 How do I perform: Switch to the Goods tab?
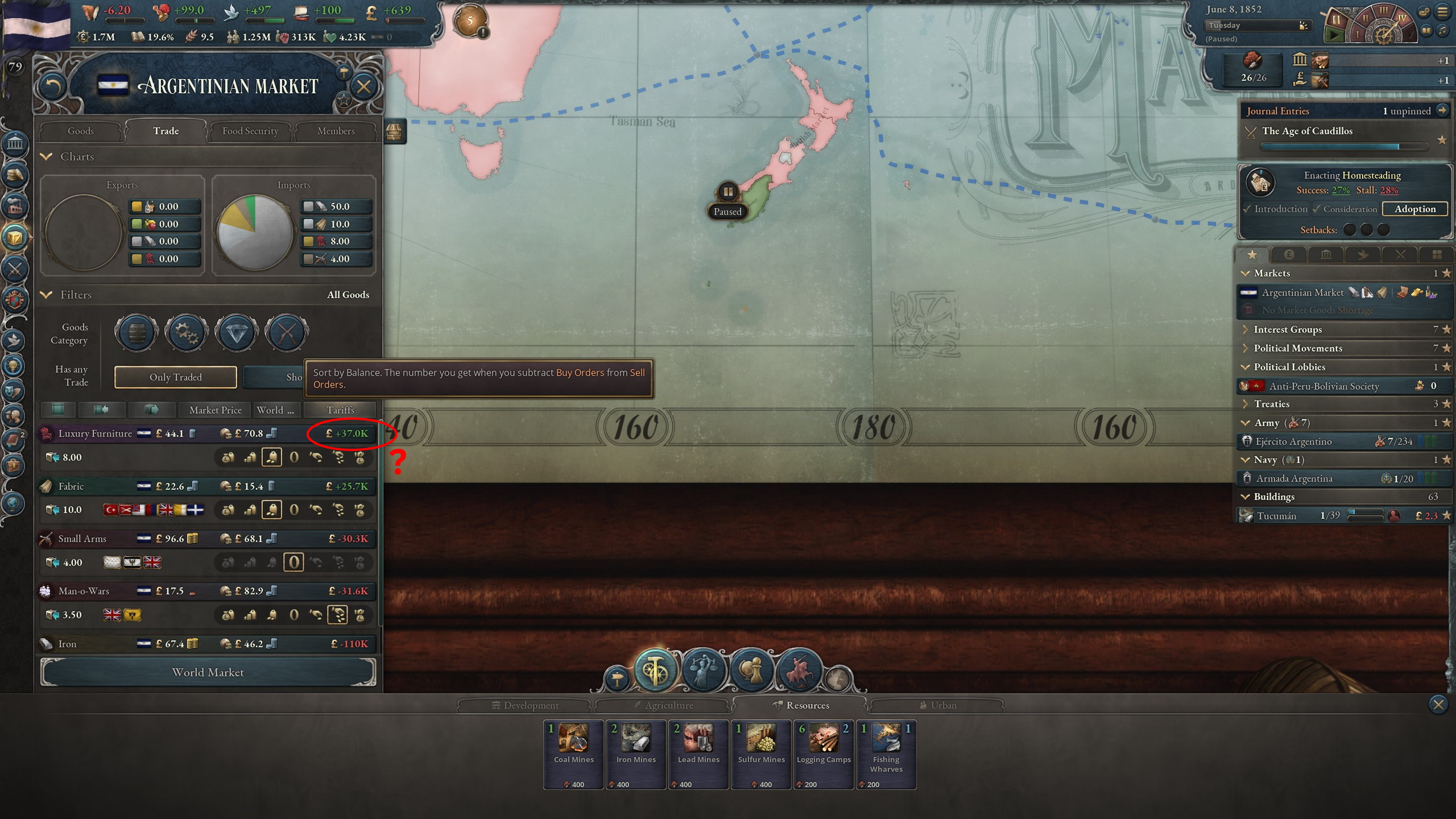coord(80,131)
